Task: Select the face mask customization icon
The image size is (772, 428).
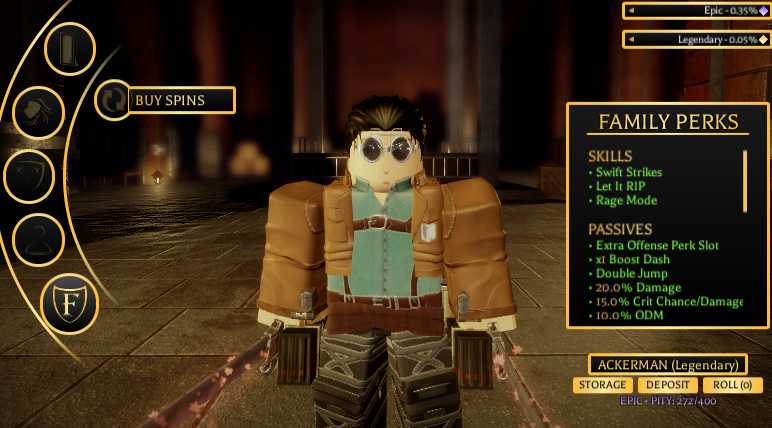Action: point(29,176)
